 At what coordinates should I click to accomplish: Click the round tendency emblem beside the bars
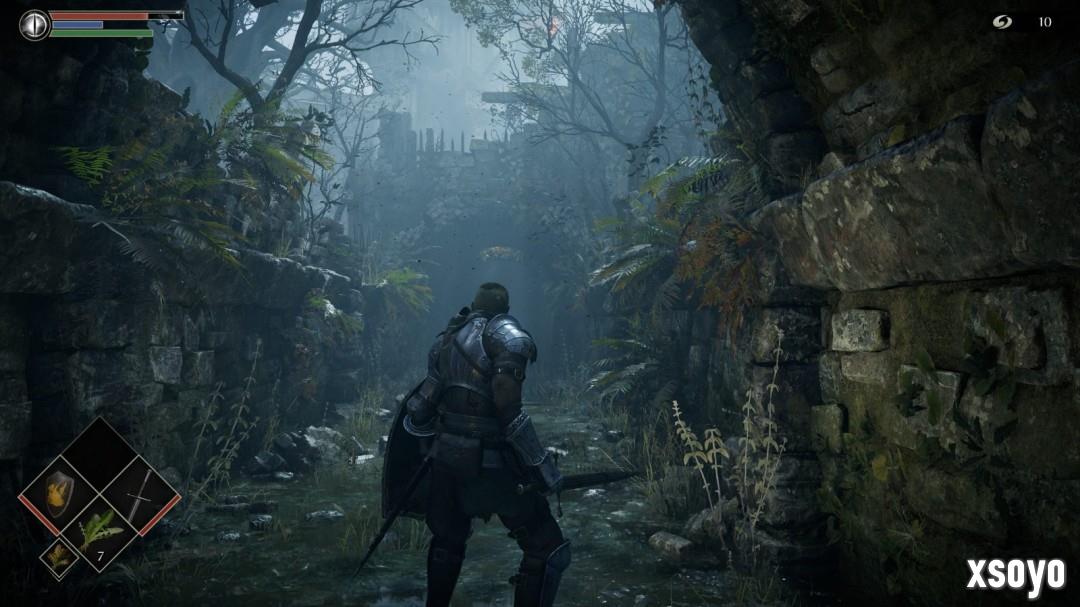(34, 24)
